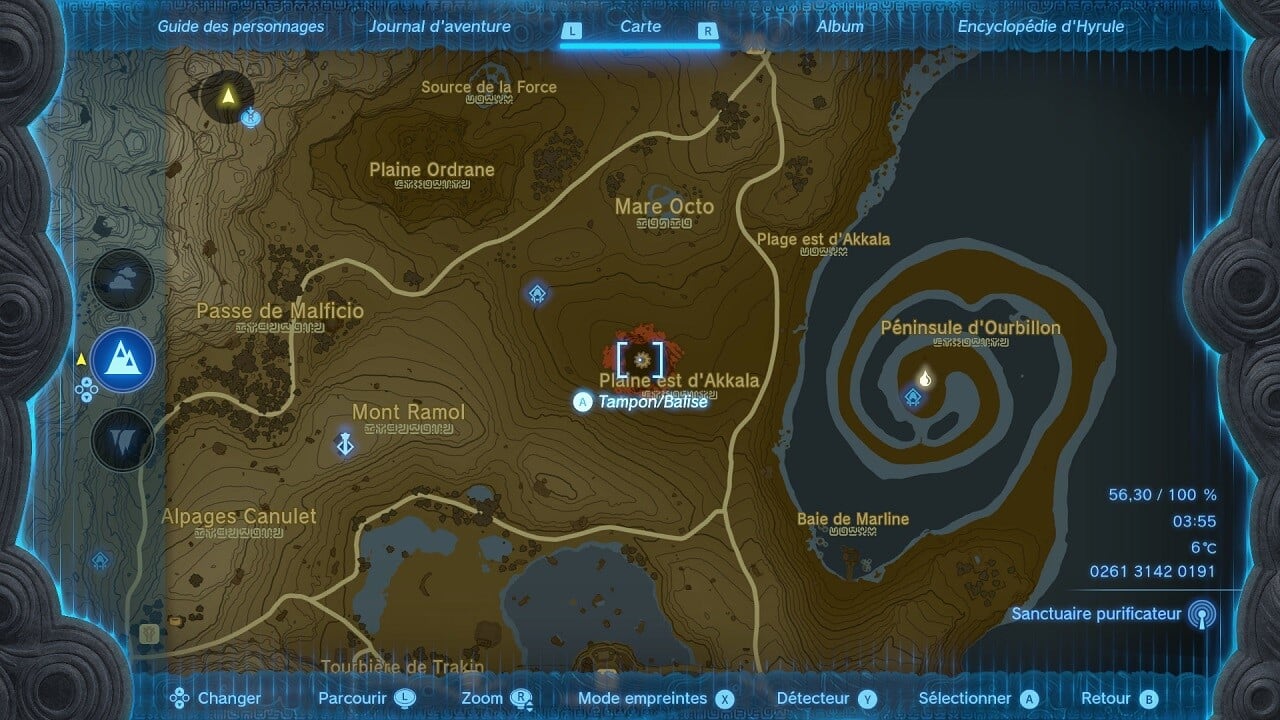Select the yellow player arrow marker on the map
Screen dimensions: 1280x720
tap(228, 98)
